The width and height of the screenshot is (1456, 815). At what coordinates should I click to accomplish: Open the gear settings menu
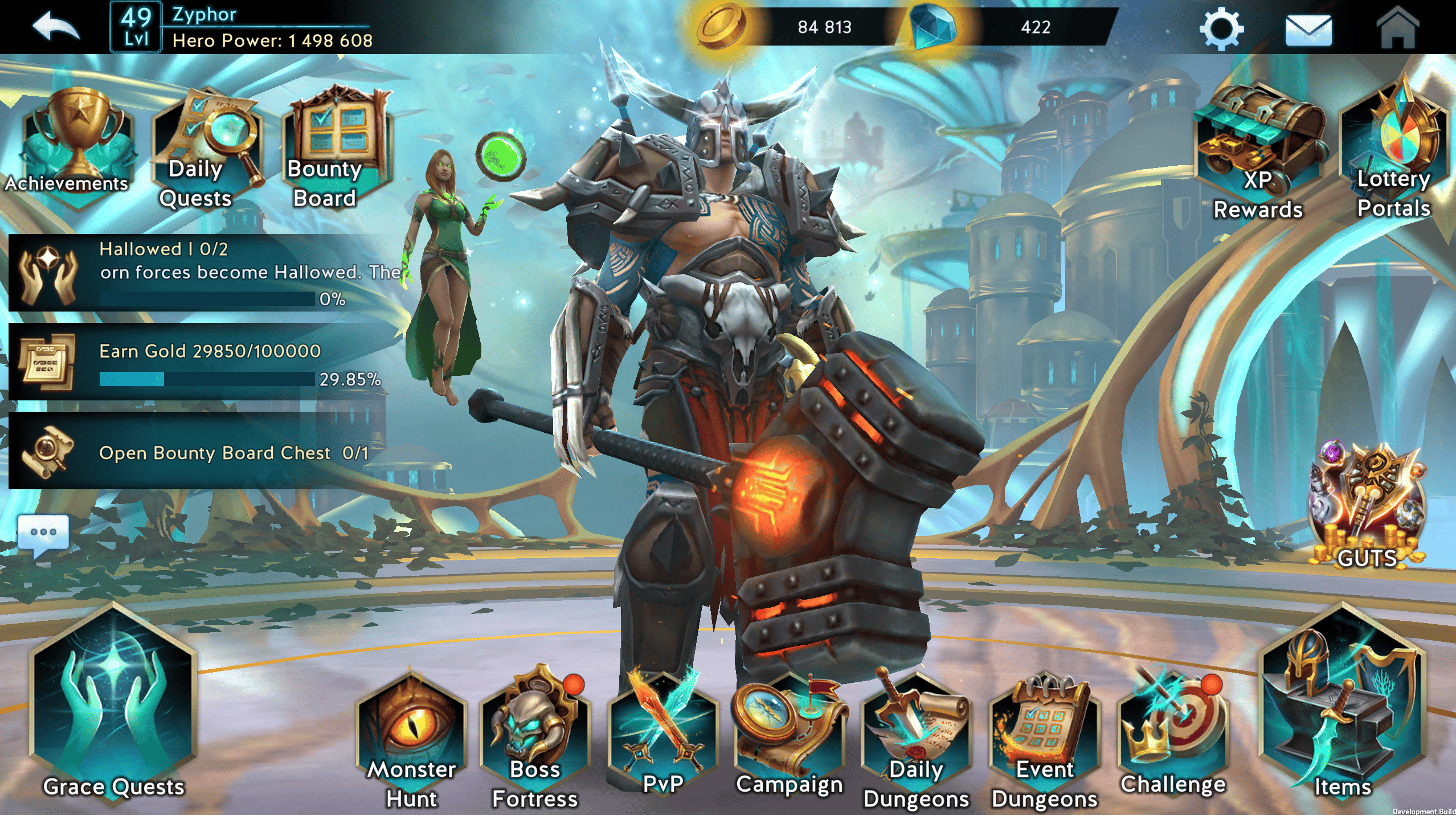click(1221, 28)
